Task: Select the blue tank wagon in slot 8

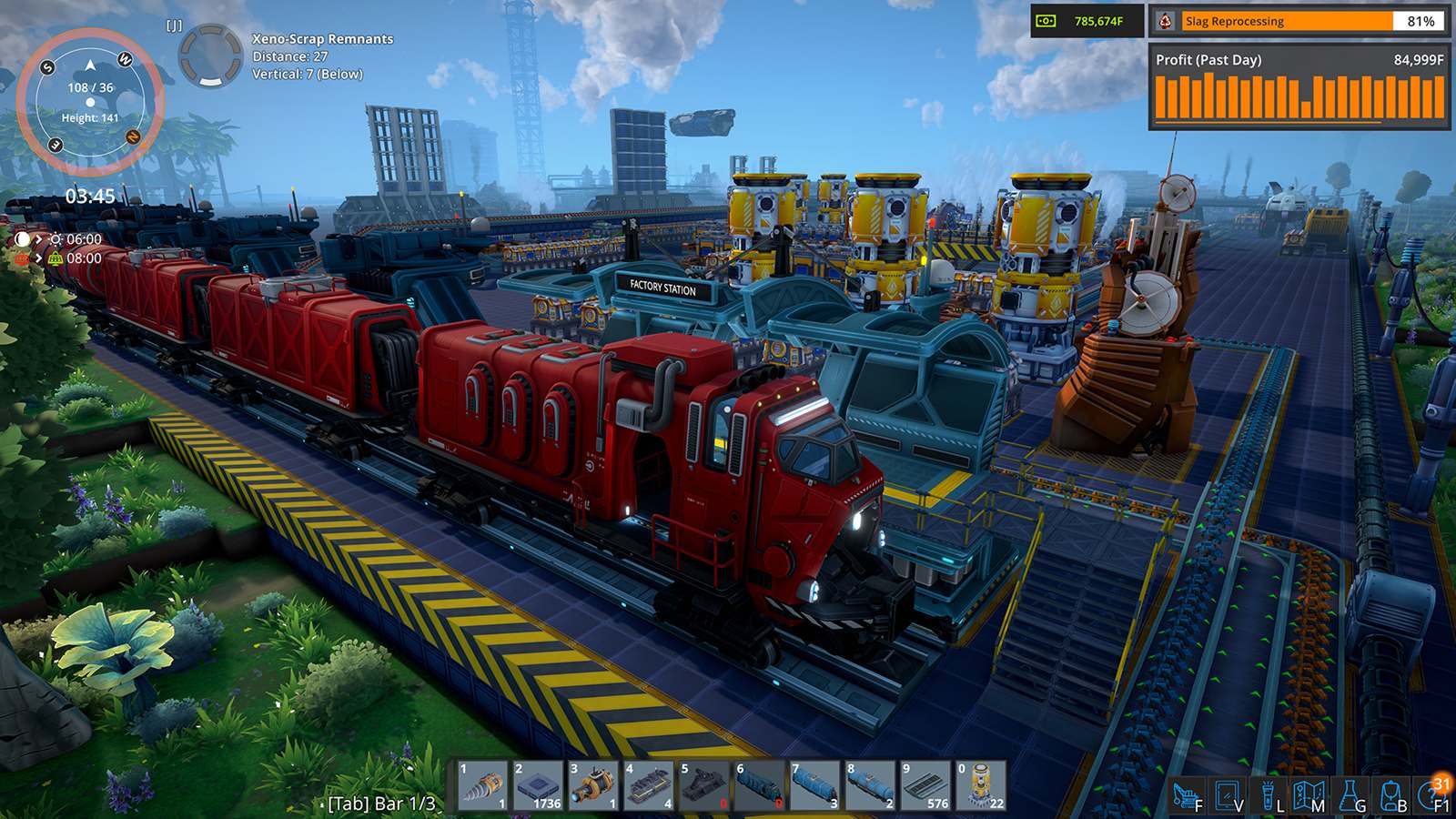Action: click(869, 785)
